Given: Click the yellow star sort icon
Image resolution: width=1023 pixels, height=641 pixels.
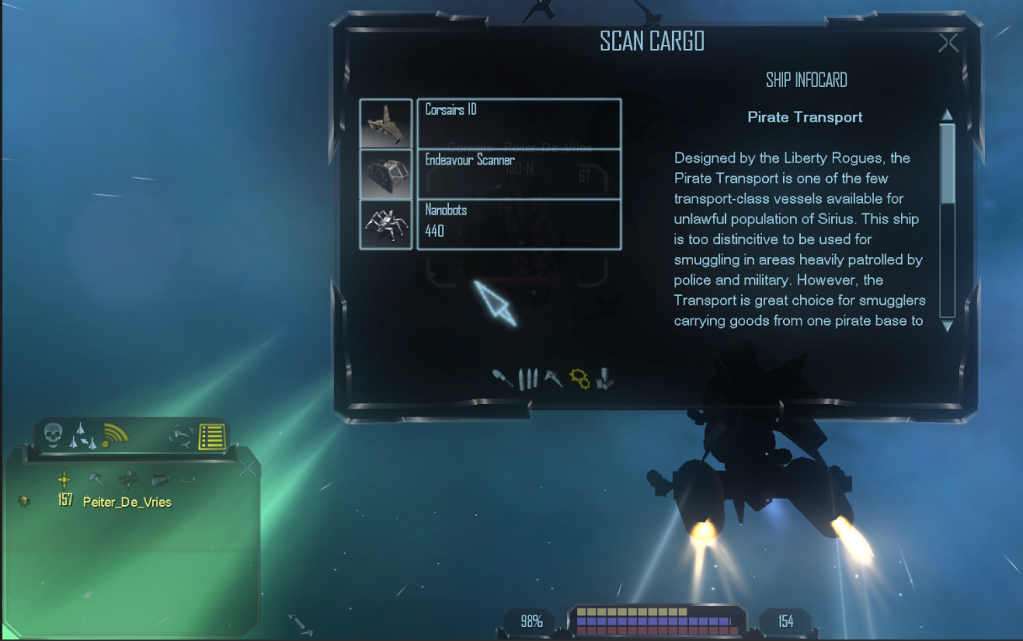Looking at the screenshot, I should [x=64, y=479].
